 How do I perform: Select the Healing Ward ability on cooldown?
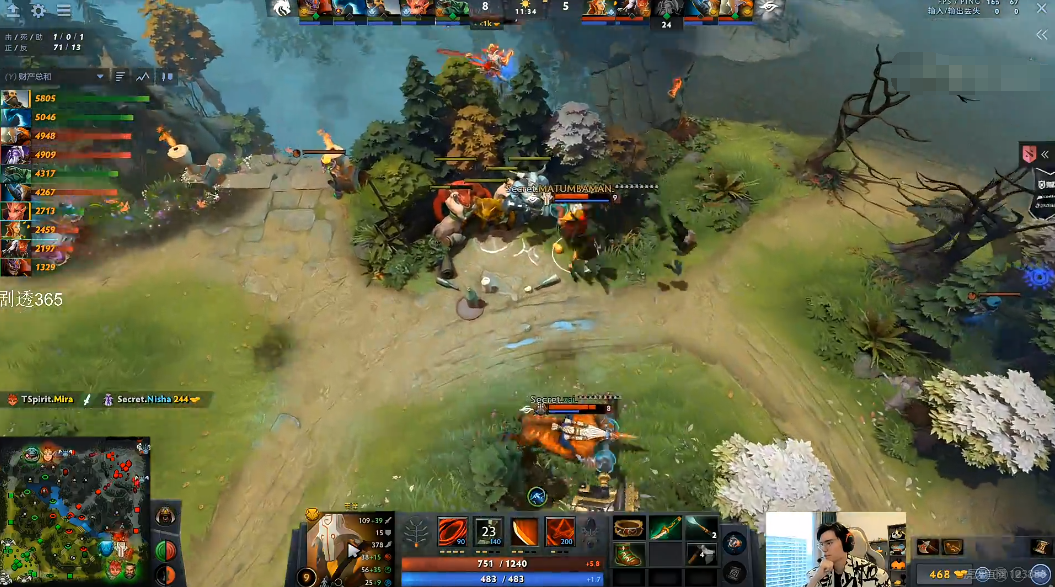tap(489, 532)
